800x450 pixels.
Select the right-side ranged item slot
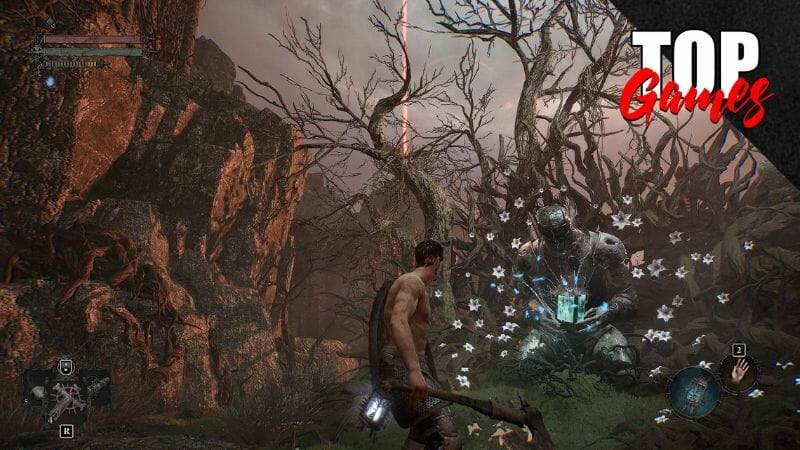(x=96, y=383)
